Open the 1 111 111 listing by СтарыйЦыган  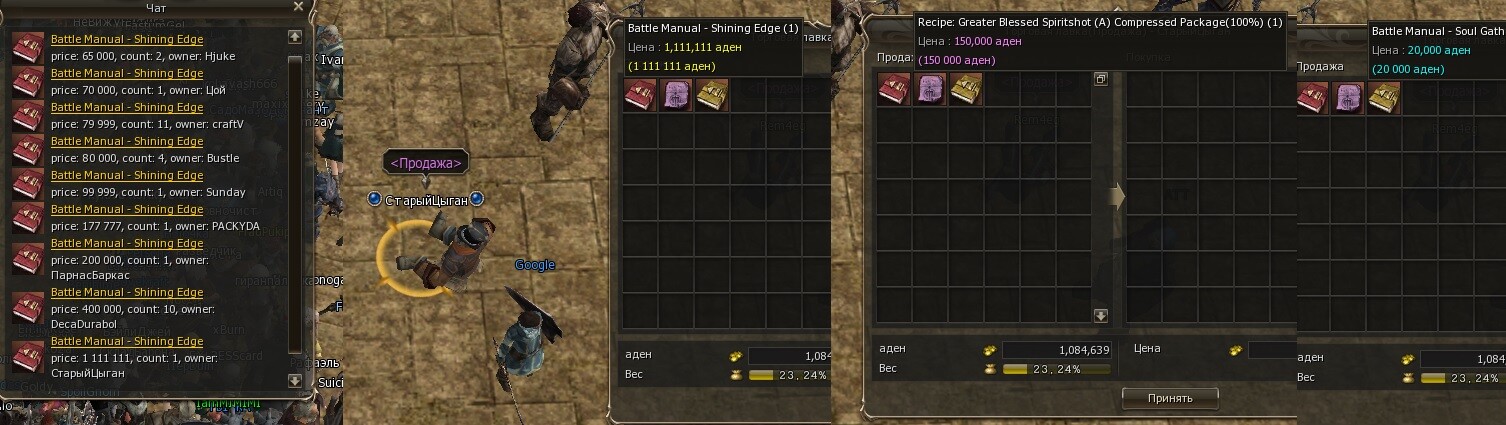point(127,341)
